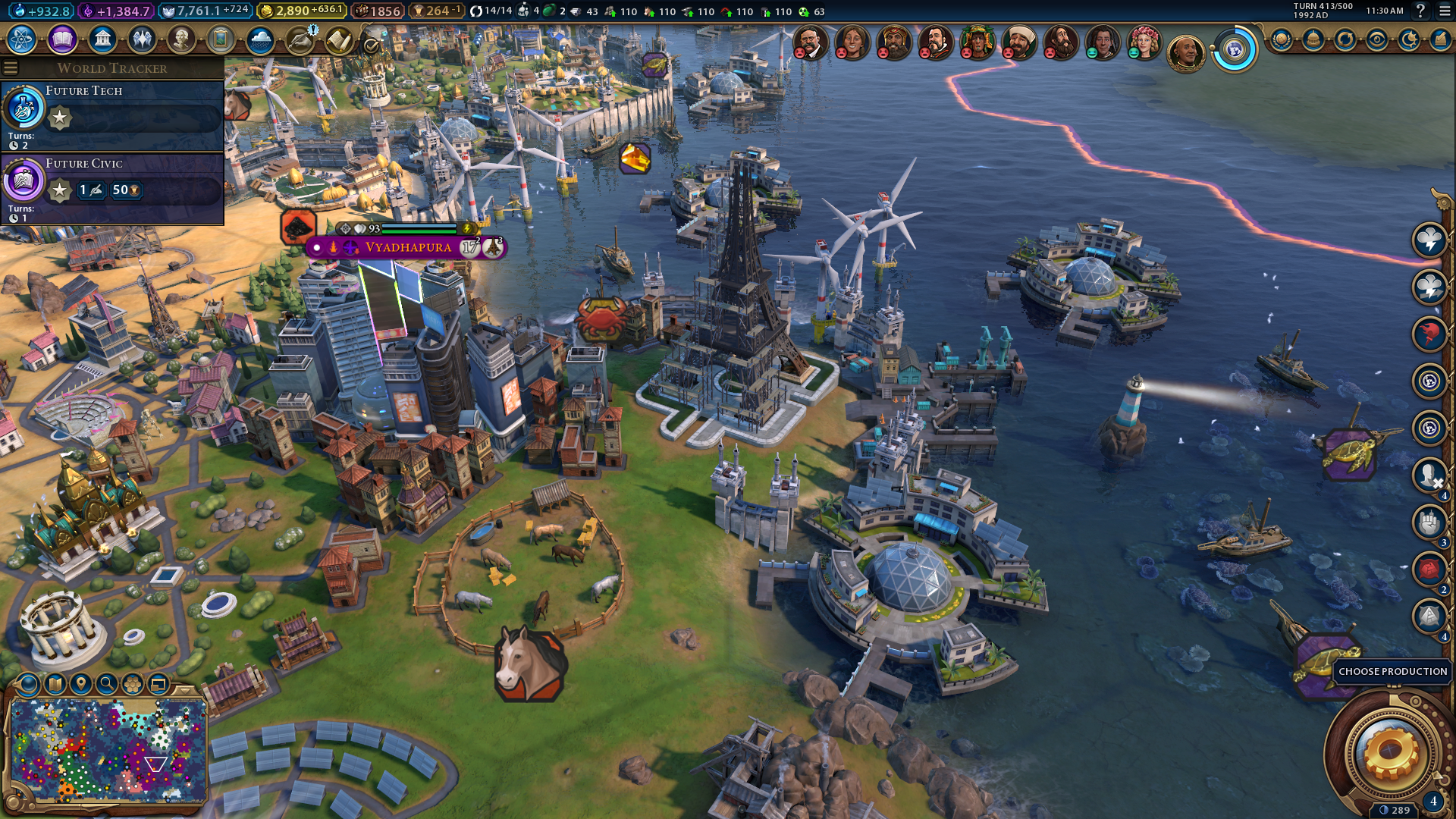The height and width of the screenshot is (819, 1456).
Task: Open the map search magnifying glass
Action: tap(107, 684)
